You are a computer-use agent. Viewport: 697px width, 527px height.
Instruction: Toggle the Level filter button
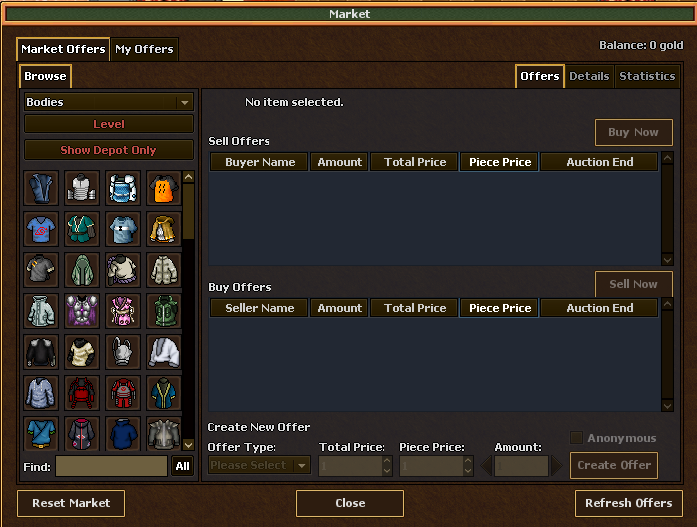109,124
